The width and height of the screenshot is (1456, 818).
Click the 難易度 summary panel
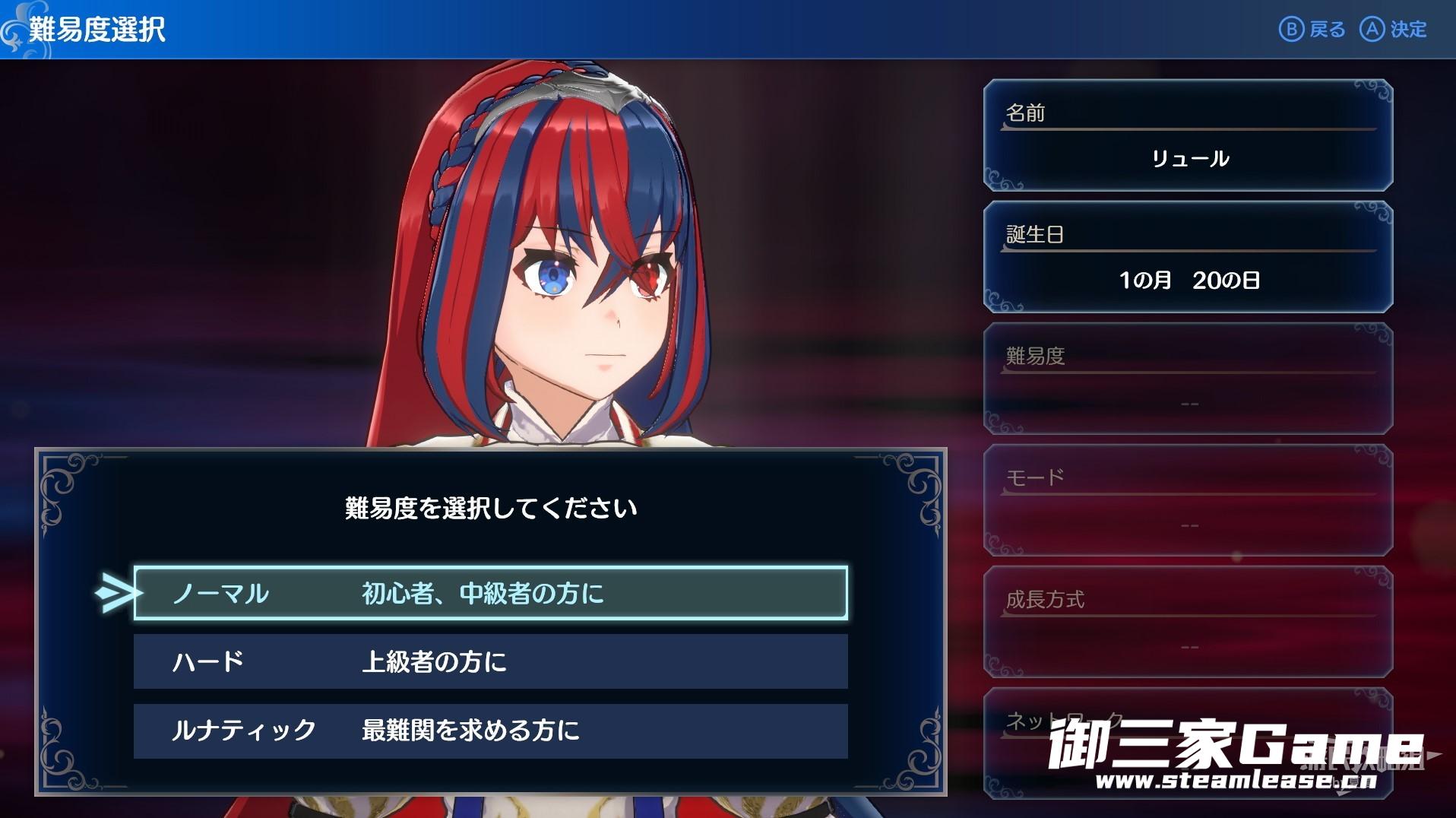[1188, 379]
